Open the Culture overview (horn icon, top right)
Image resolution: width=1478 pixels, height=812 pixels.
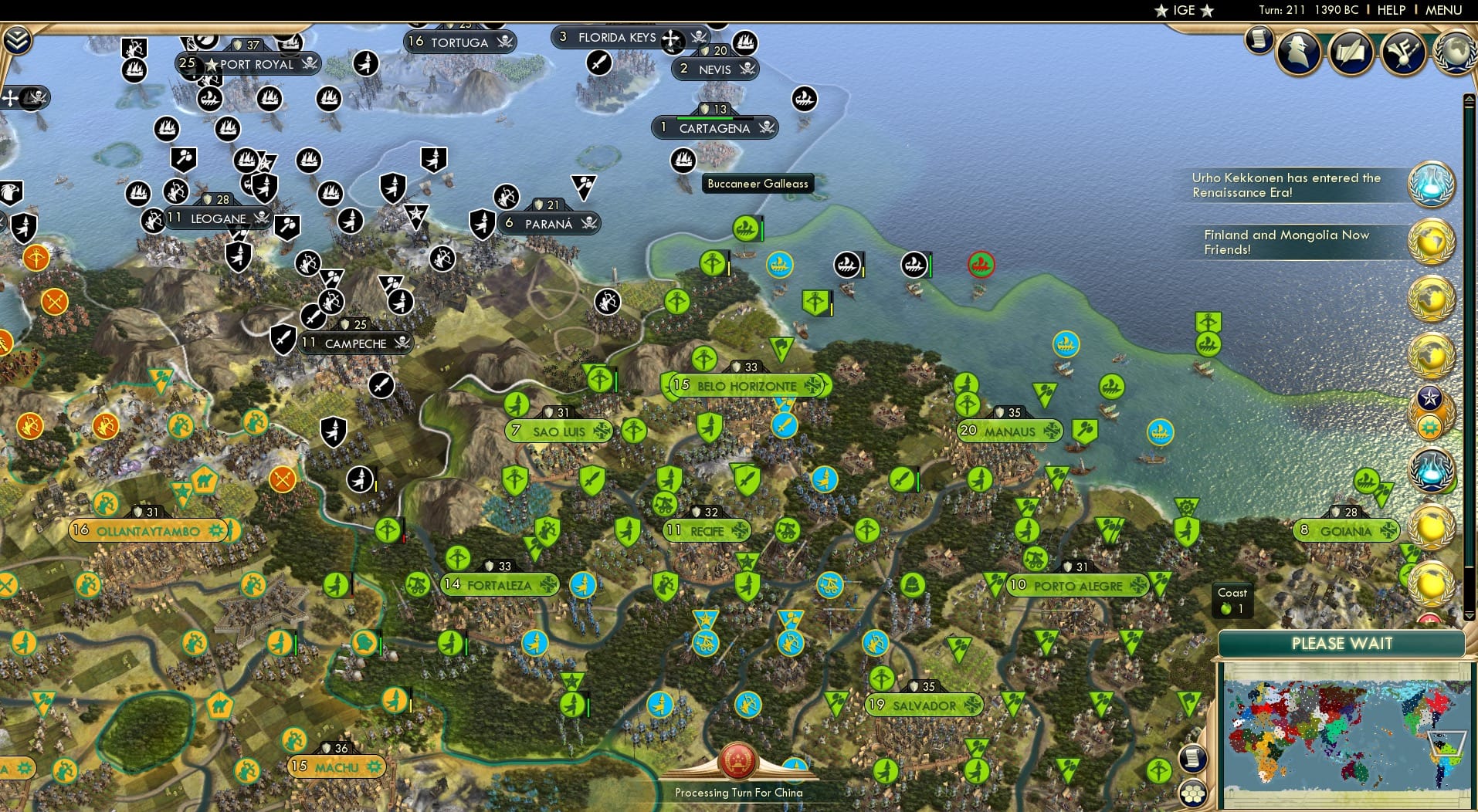(x=1402, y=52)
